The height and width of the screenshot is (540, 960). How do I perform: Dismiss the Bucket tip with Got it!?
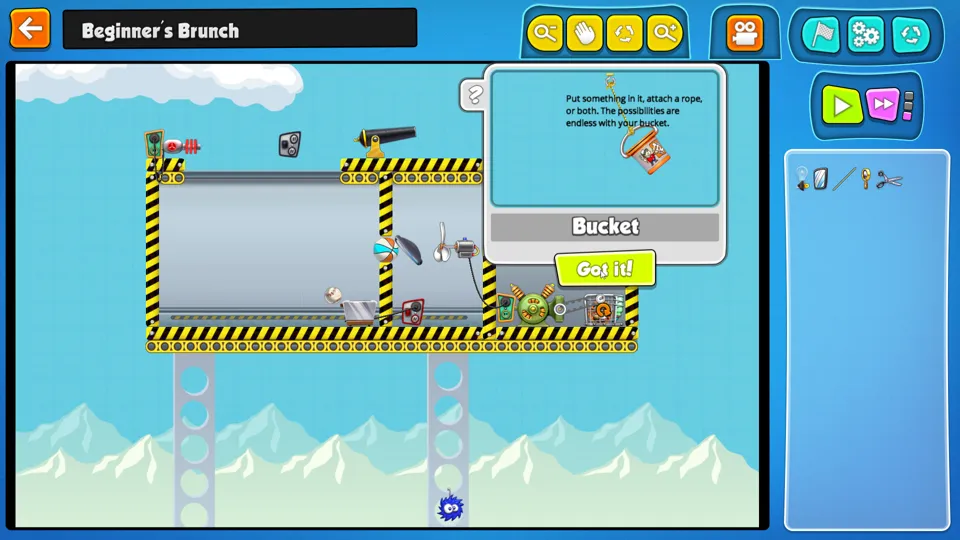[605, 269]
